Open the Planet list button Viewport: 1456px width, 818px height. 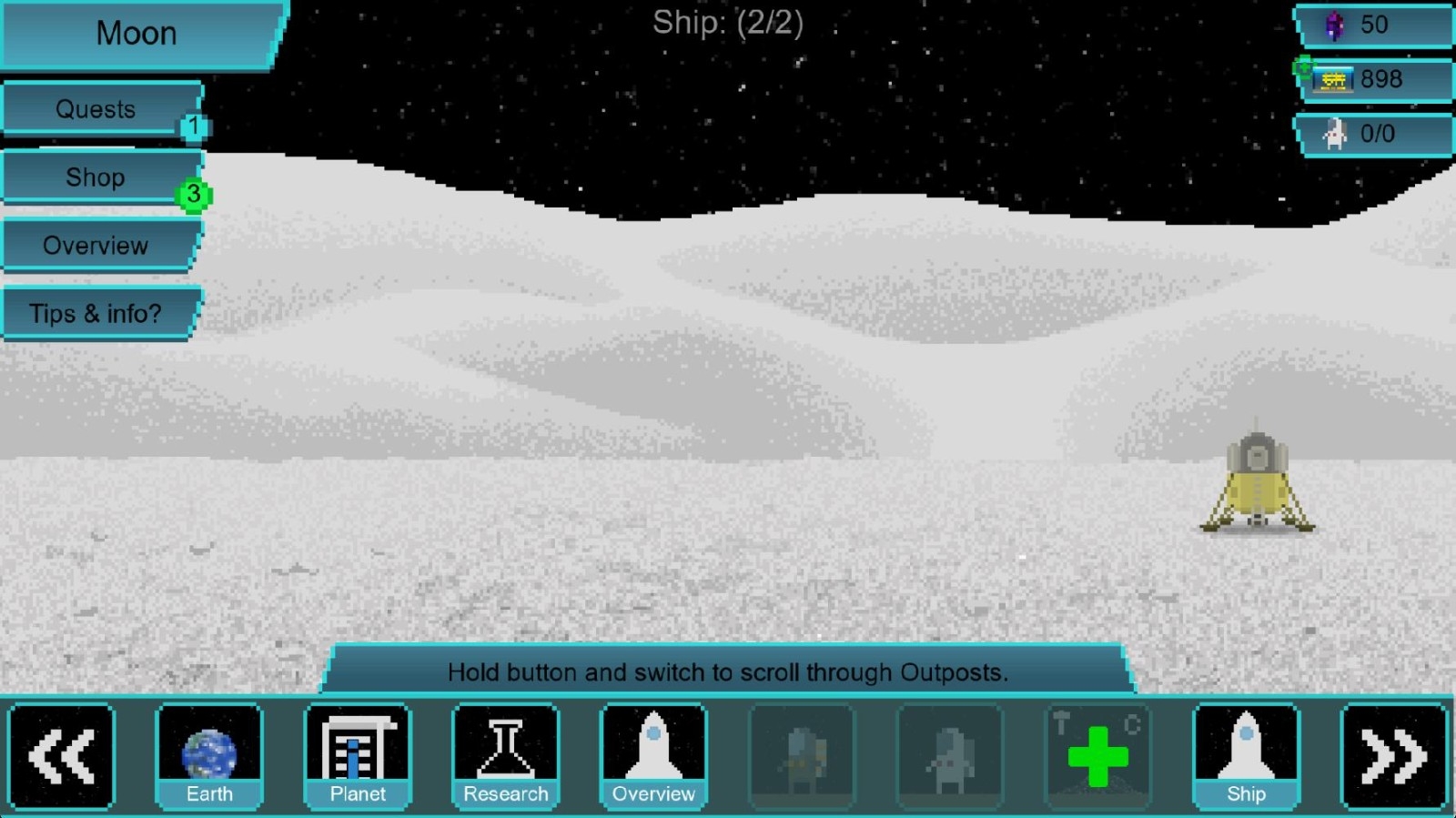tap(358, 756)
